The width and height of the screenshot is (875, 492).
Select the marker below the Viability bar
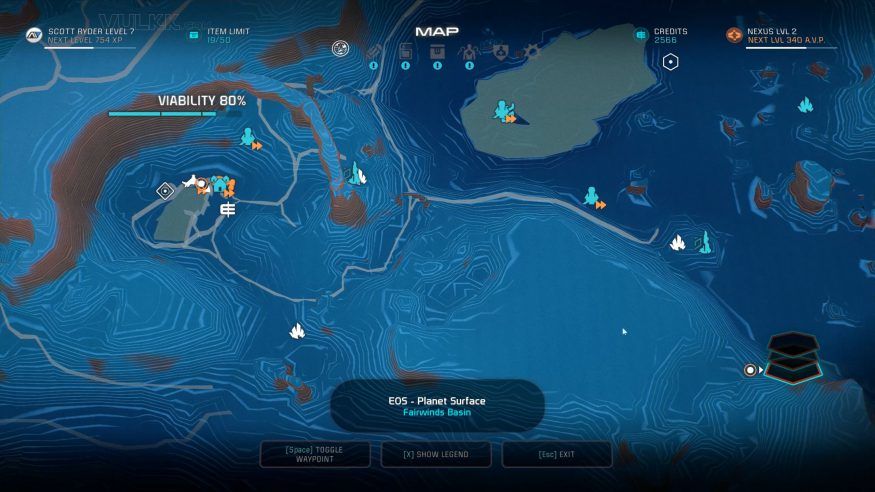[x=249, y=137]
